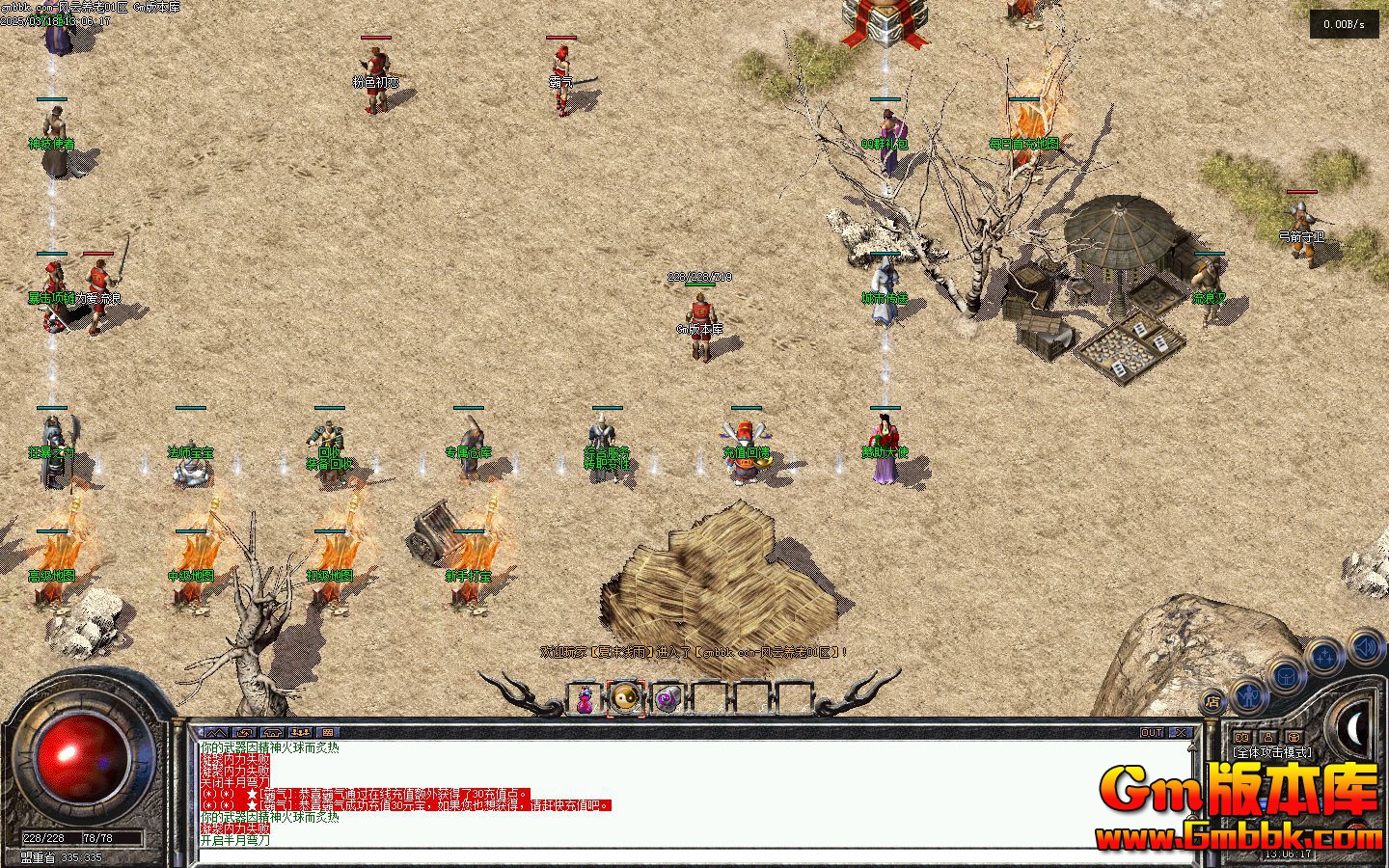
Task: Click the OUT button on chat panel
Action: 1152,733
